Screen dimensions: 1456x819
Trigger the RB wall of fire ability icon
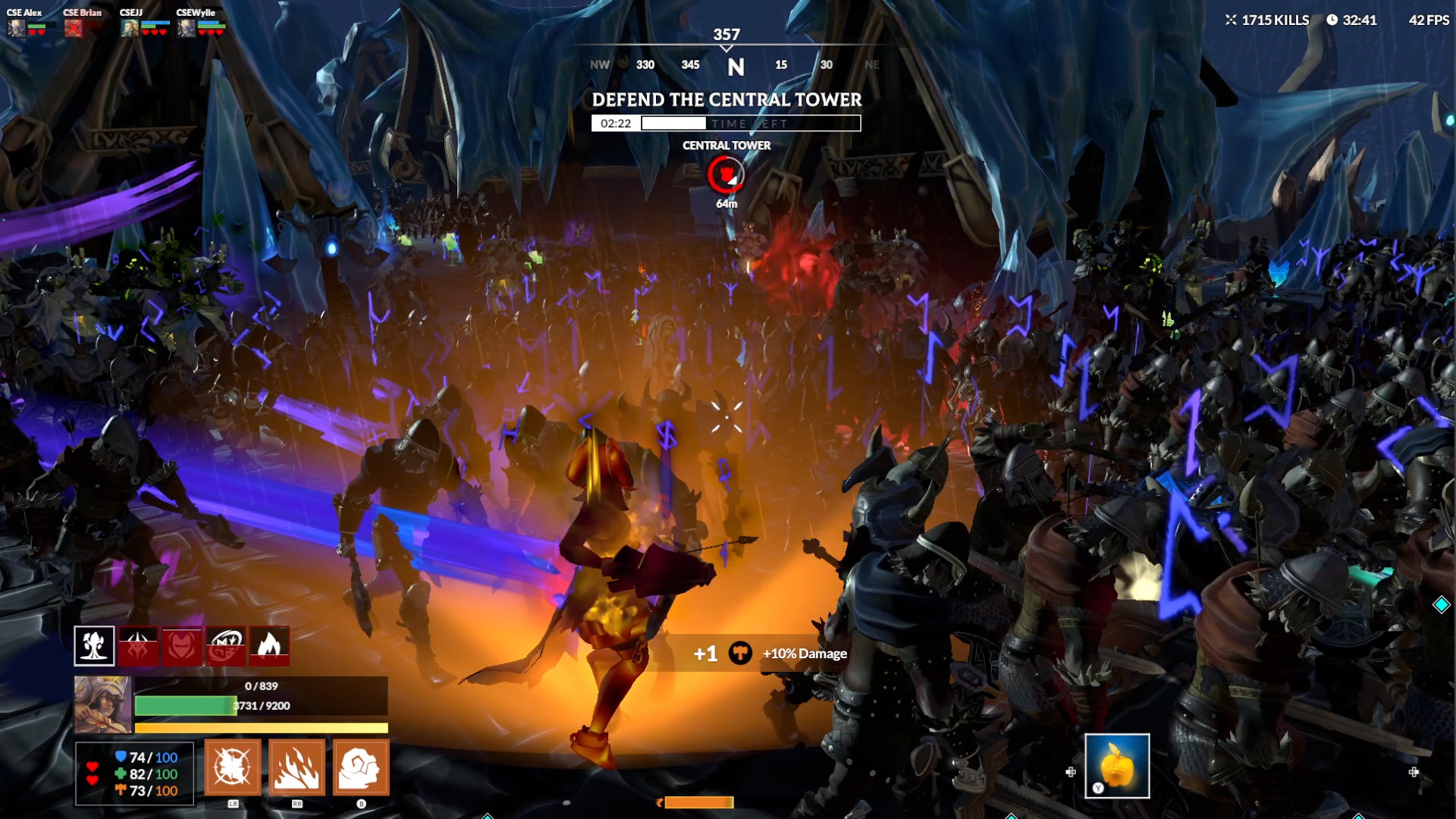pyautogui.click(x=297, y=768)
